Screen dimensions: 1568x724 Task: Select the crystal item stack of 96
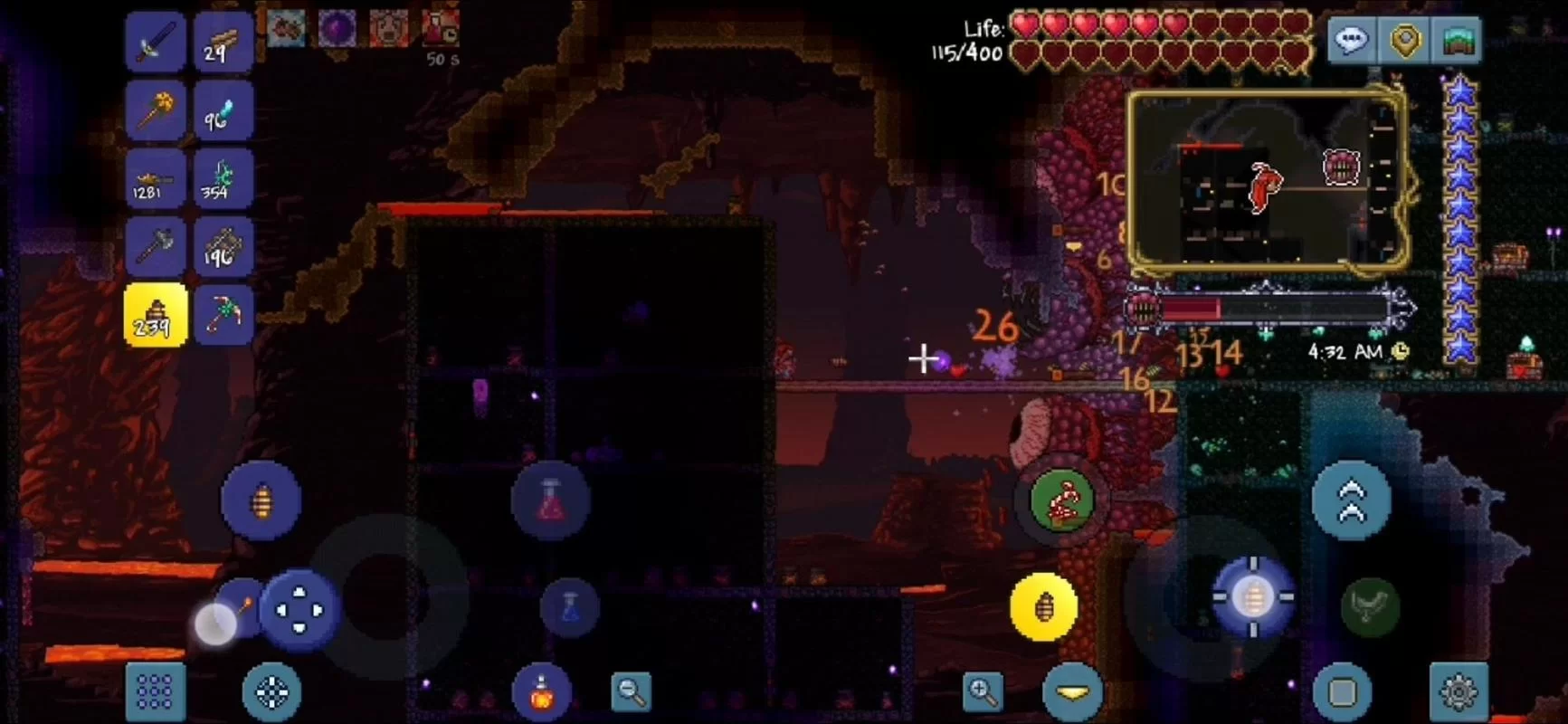point(223,110)
